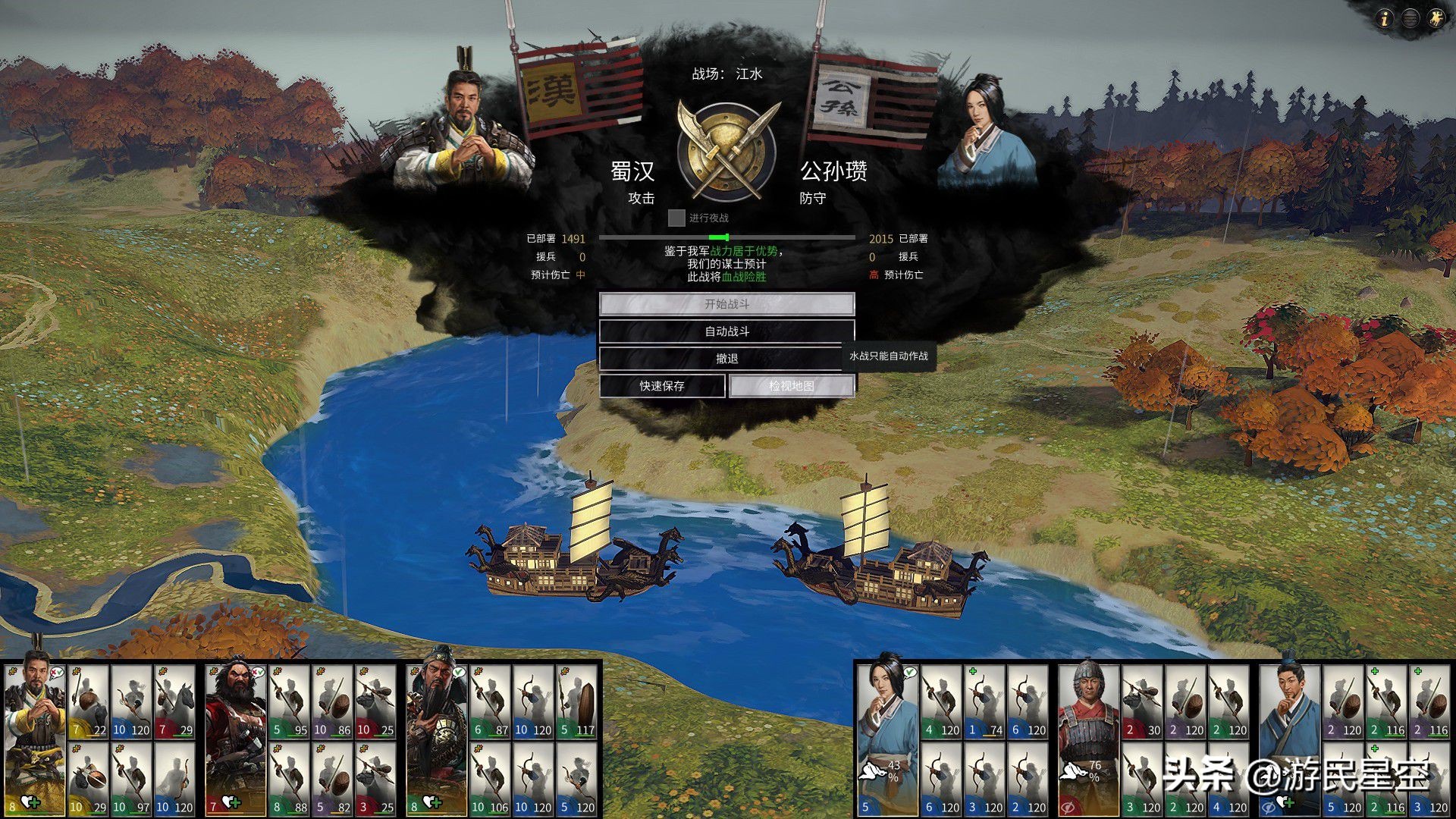Click the crossed weapons battle emblem
This screenshot has width=1456, height=819.
[x=726, y=152]
